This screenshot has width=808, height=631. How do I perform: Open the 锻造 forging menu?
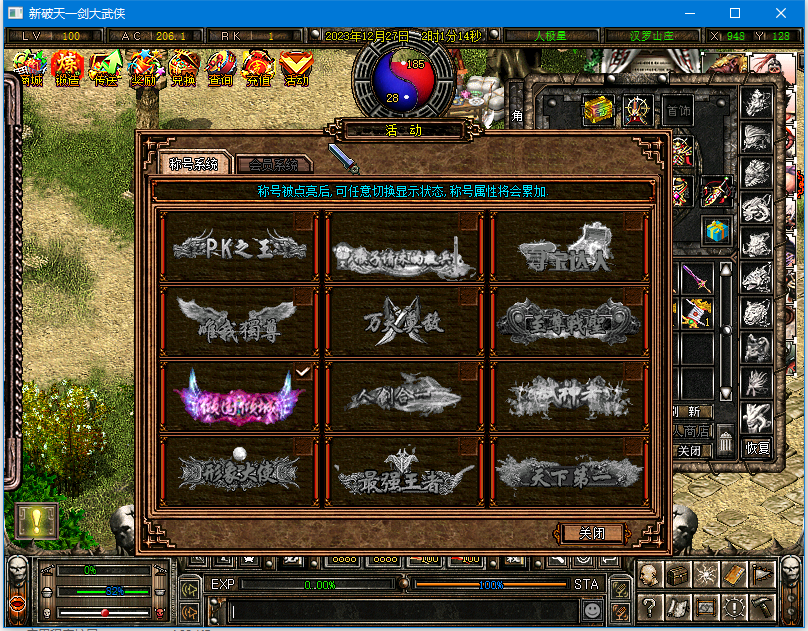(x=67, y=68)
